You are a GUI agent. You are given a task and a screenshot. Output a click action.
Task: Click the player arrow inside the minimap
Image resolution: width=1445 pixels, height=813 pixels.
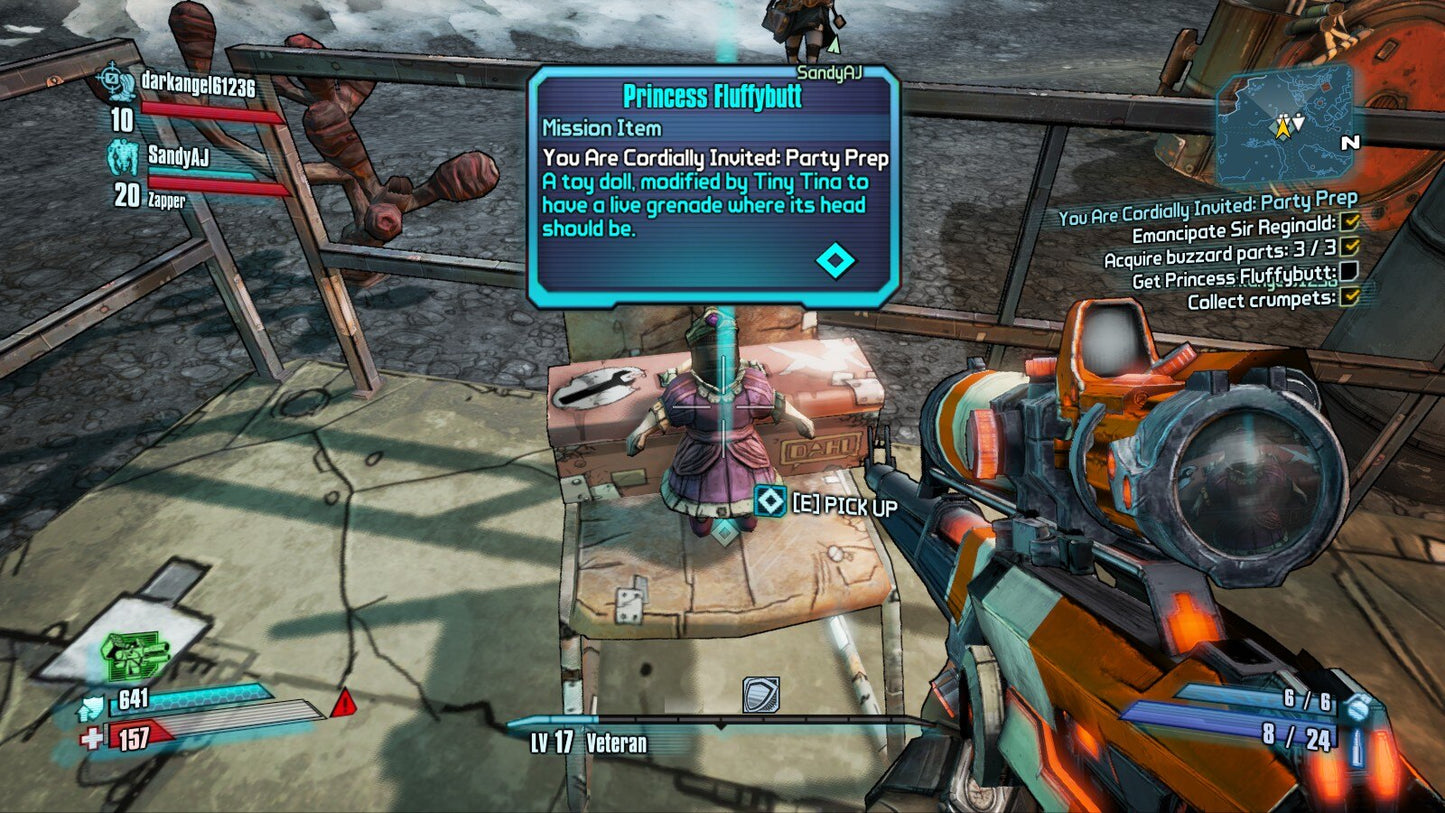point(1283,128)
